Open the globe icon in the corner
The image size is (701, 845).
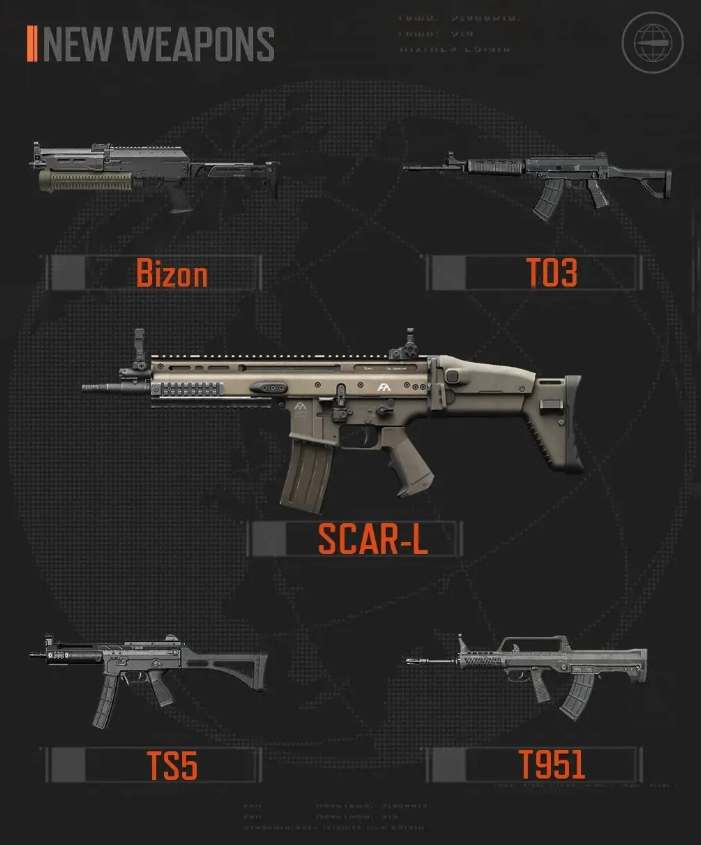[x=653, y=43]
